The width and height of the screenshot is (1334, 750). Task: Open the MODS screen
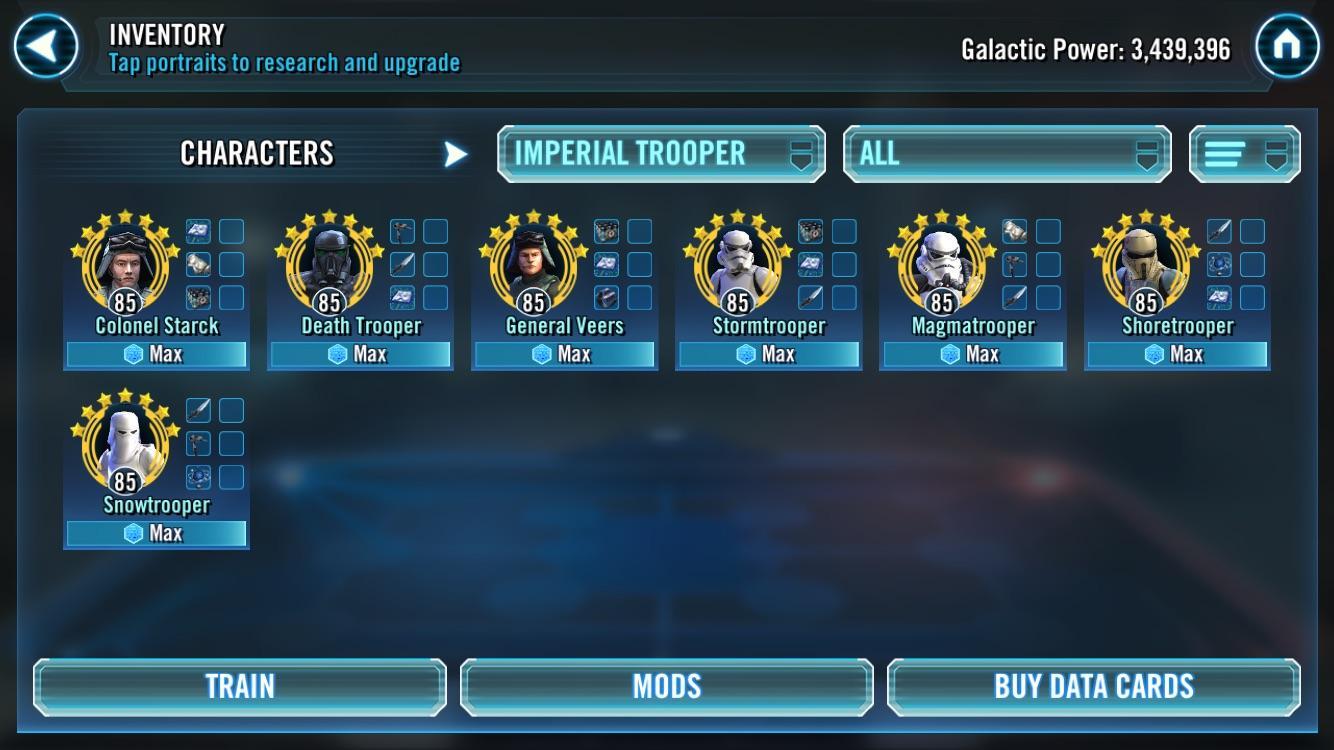click(x=666, y=686)
